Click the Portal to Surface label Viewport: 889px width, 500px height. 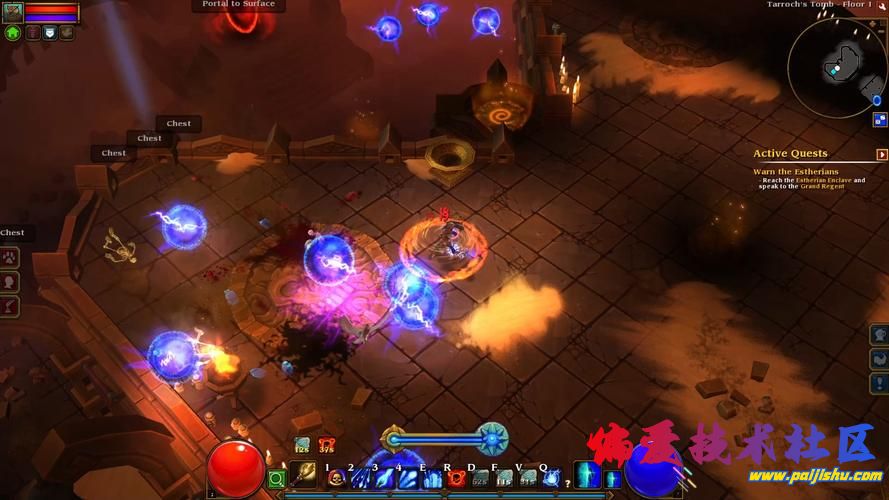238,5
